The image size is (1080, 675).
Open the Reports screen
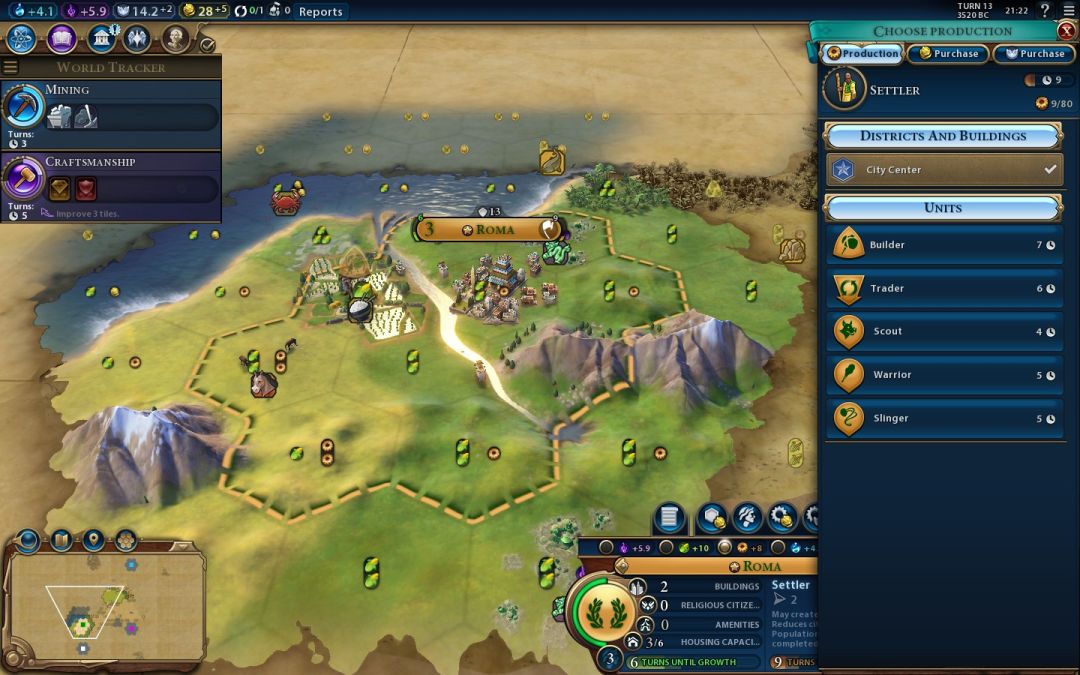click(320, 12)
